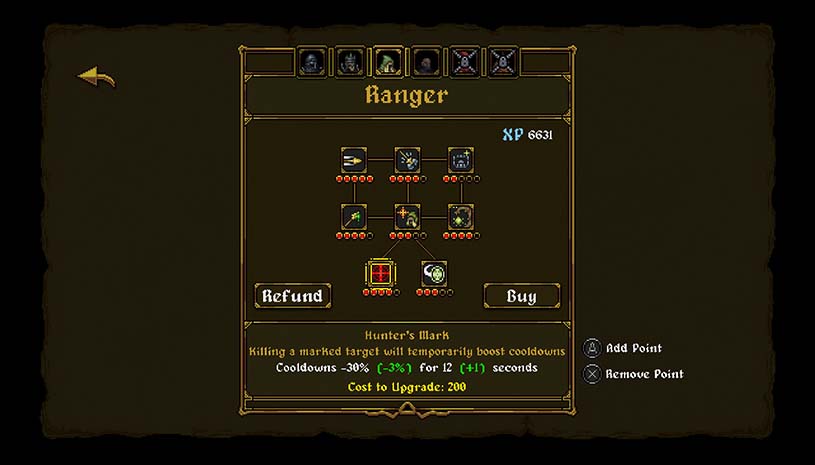The image size is (815, 465).
Task: Switch to the horned helmet class tab
Action: tap(348, 62)
